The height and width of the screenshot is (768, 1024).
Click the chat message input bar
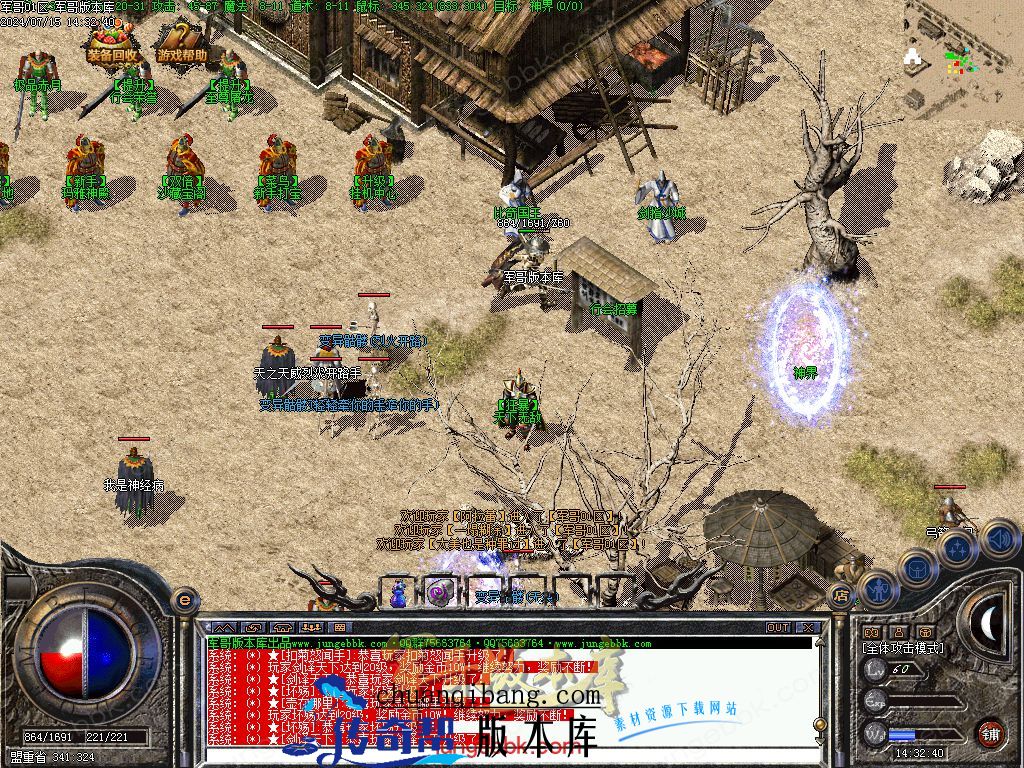tap(500, 758)
